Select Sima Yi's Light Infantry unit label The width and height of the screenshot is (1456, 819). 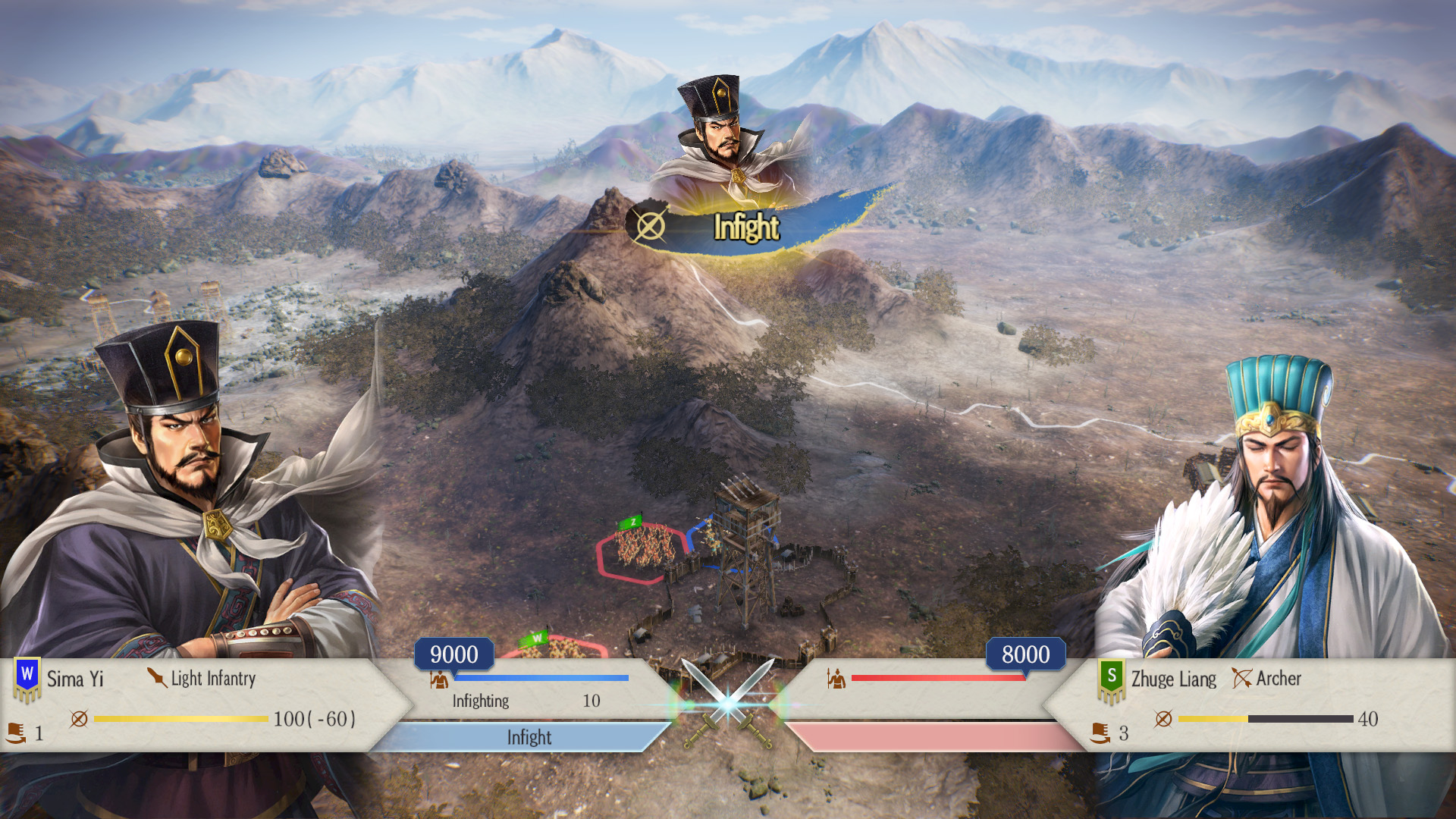click(202, 678)
